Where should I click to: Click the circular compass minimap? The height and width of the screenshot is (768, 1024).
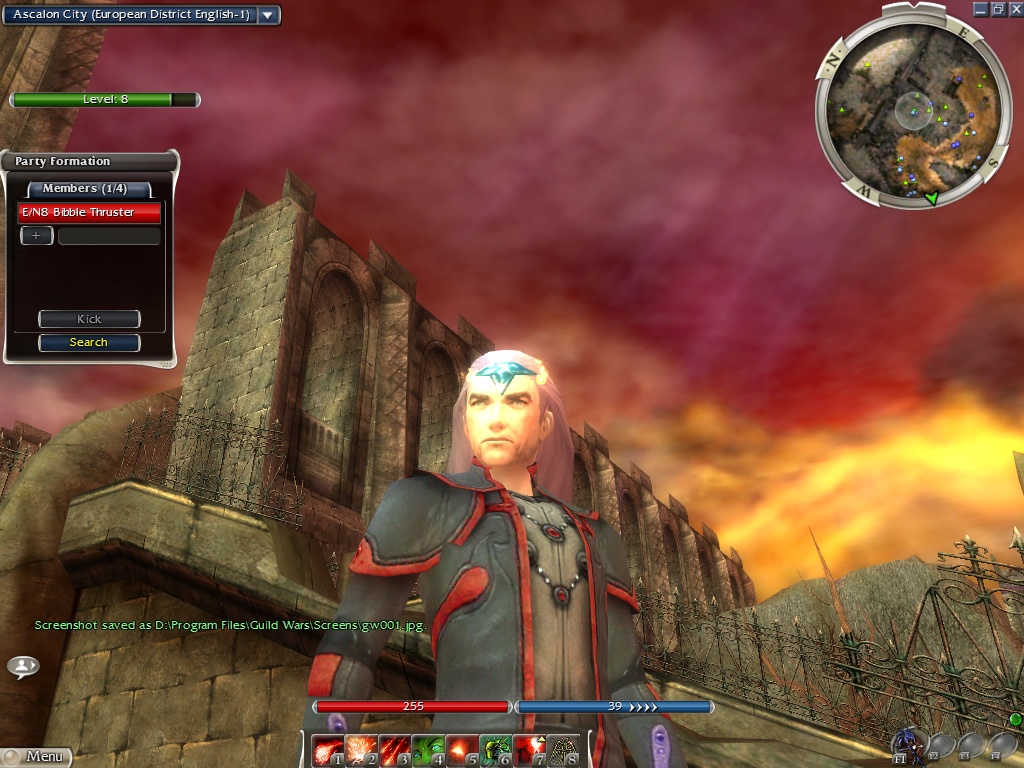[x=907, y=106]
